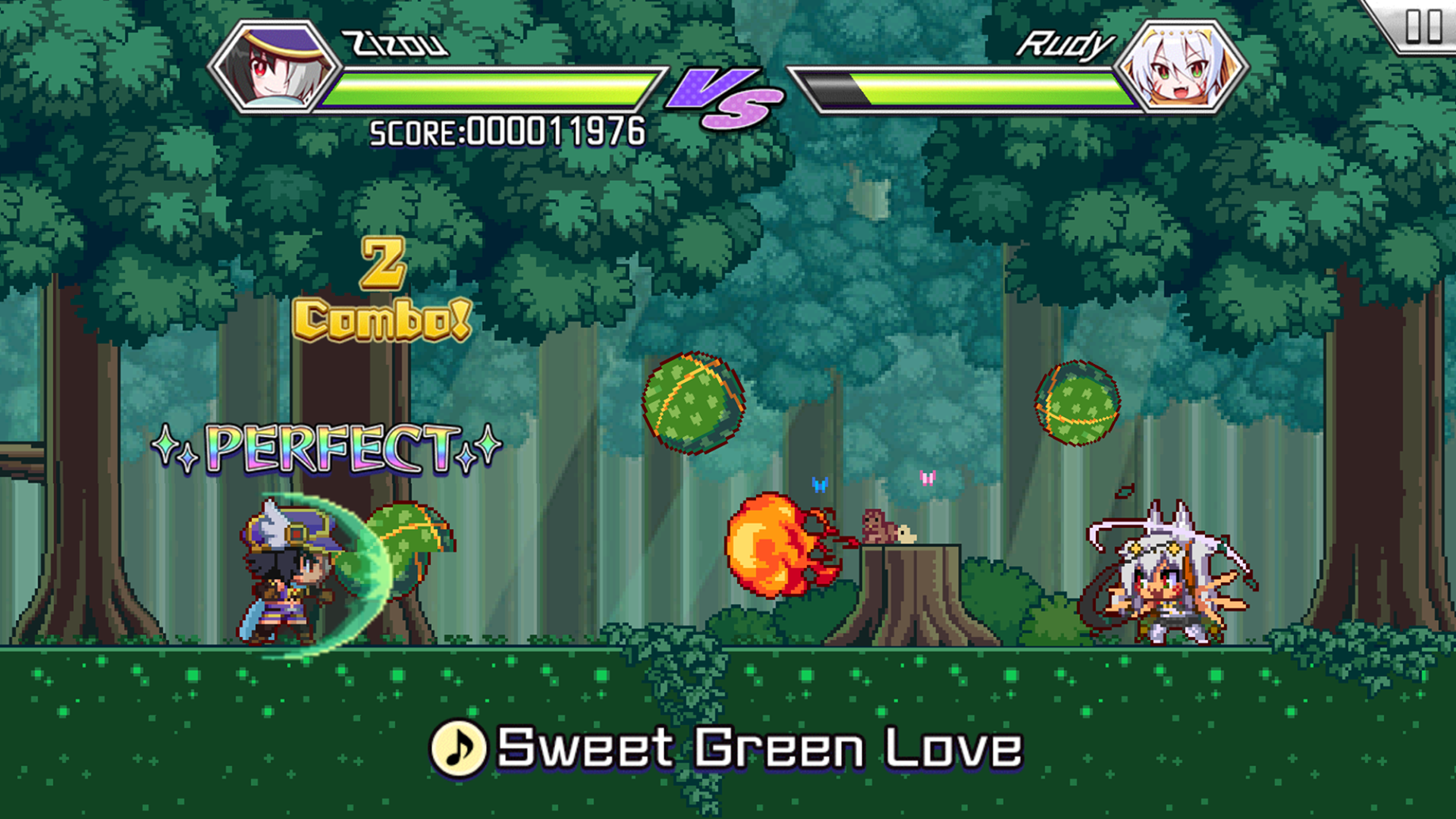Select Zizou's character portrait
This screenshot has width=1456, height=819.
click(x=273, y=67)
